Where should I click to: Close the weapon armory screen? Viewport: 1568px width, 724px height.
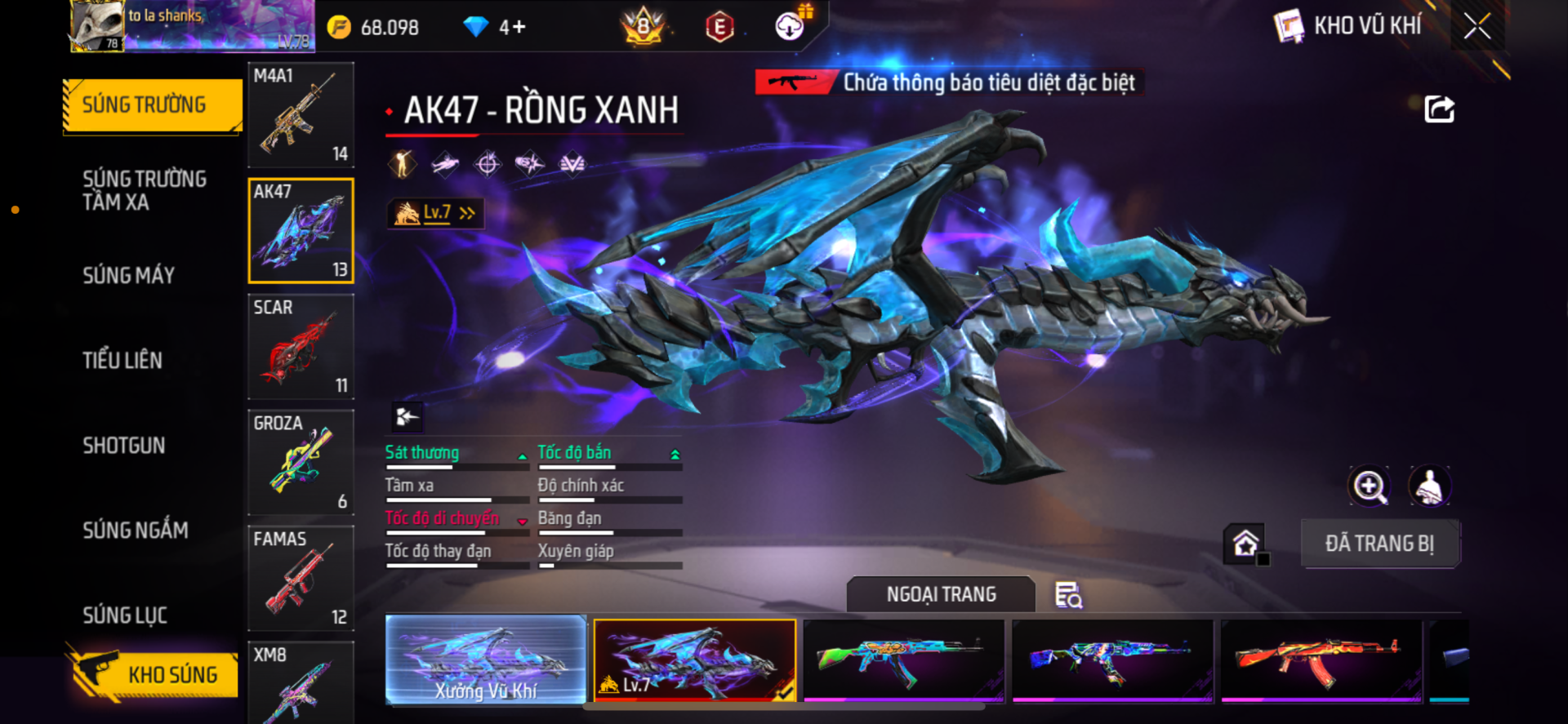click(1477, 26)
